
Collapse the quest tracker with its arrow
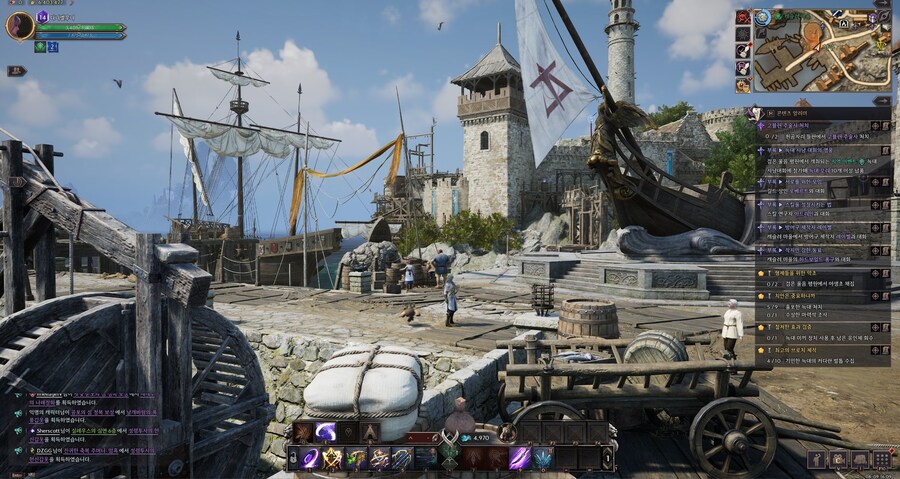click(x=881, y=101)
